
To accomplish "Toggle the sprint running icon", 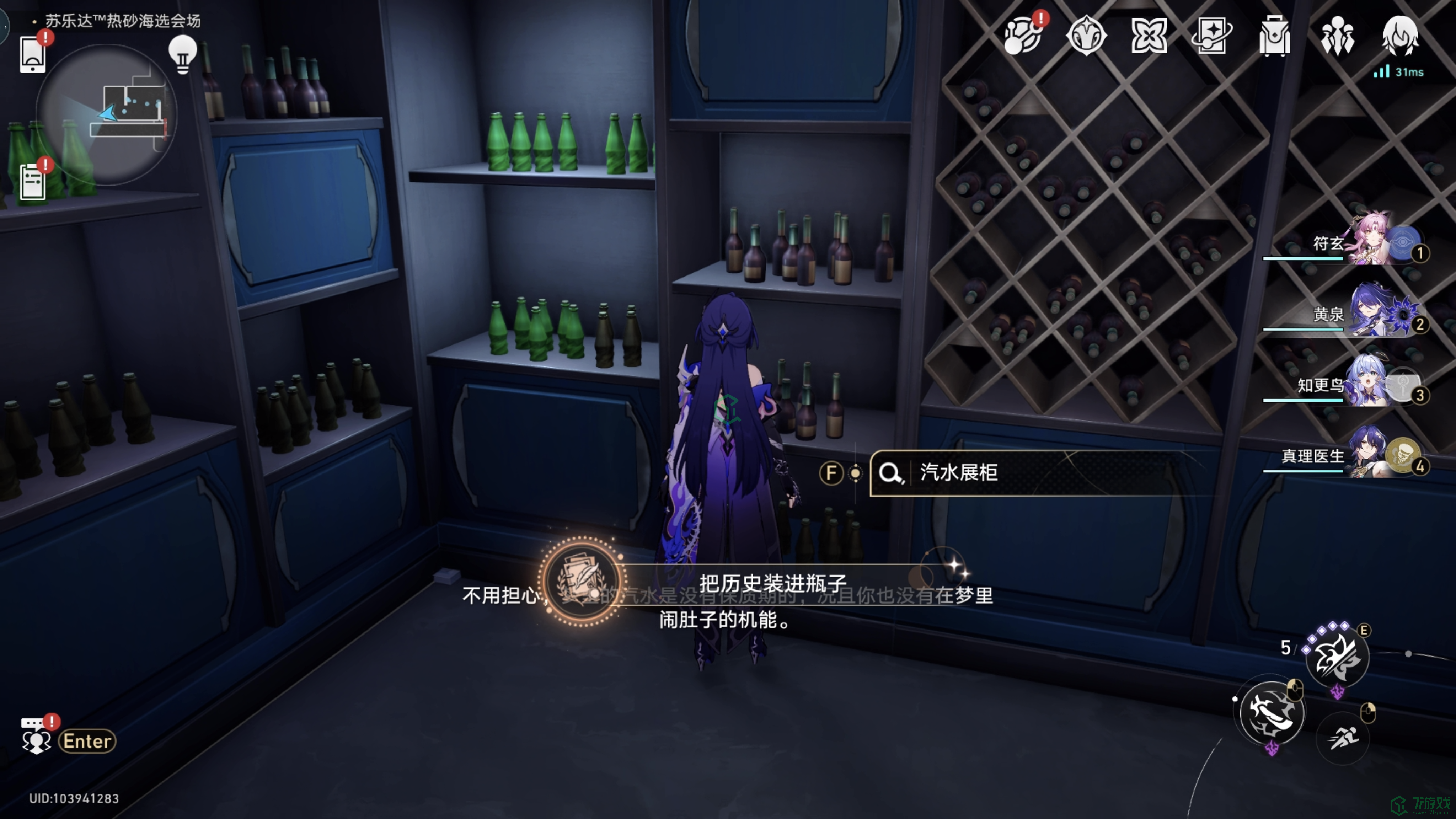I will point(1344,738).
